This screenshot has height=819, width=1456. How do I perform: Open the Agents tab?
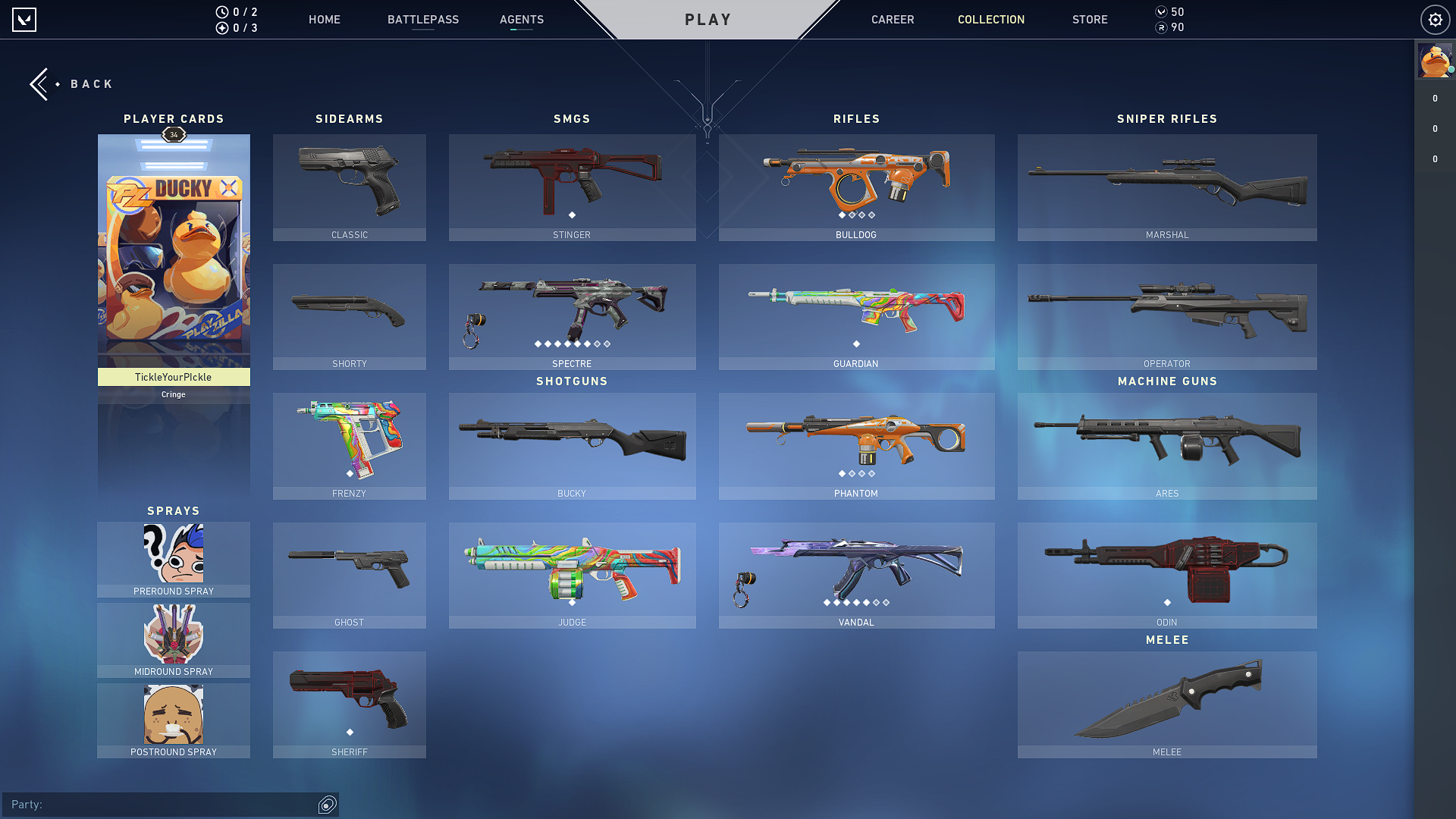pos(522,20)
